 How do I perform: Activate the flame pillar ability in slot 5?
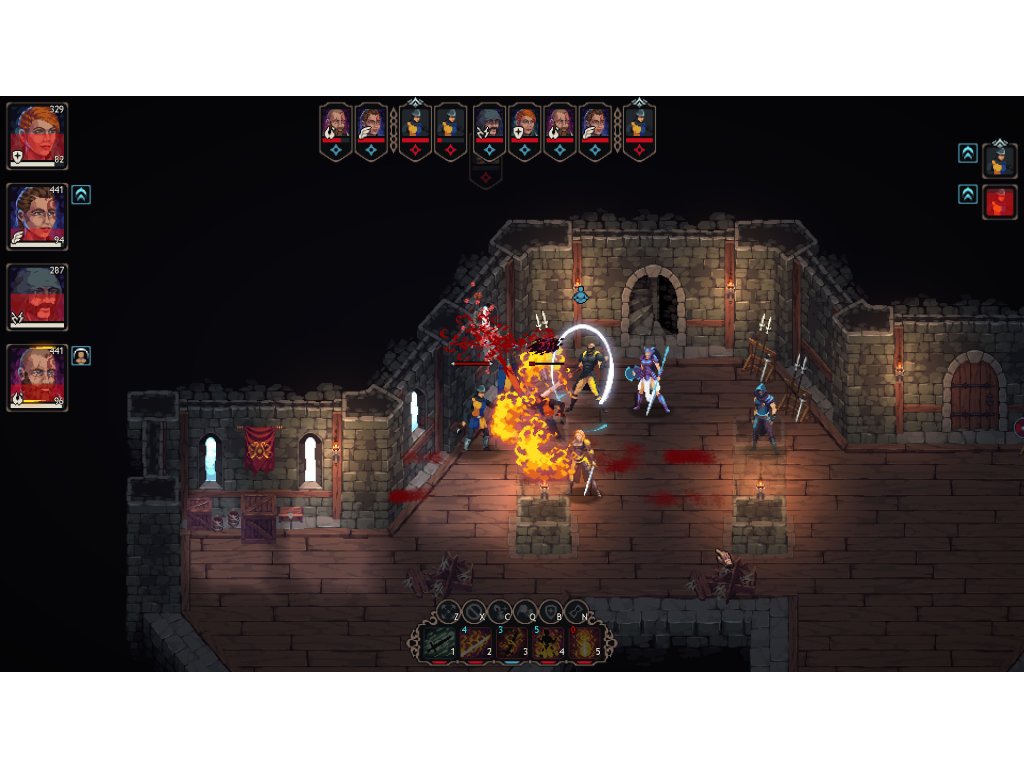[585, 642]
